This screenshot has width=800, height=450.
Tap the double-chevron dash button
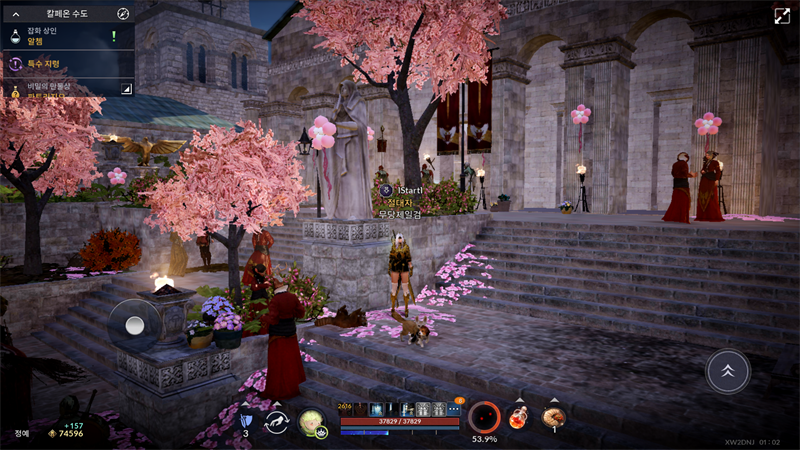point(727,371)
